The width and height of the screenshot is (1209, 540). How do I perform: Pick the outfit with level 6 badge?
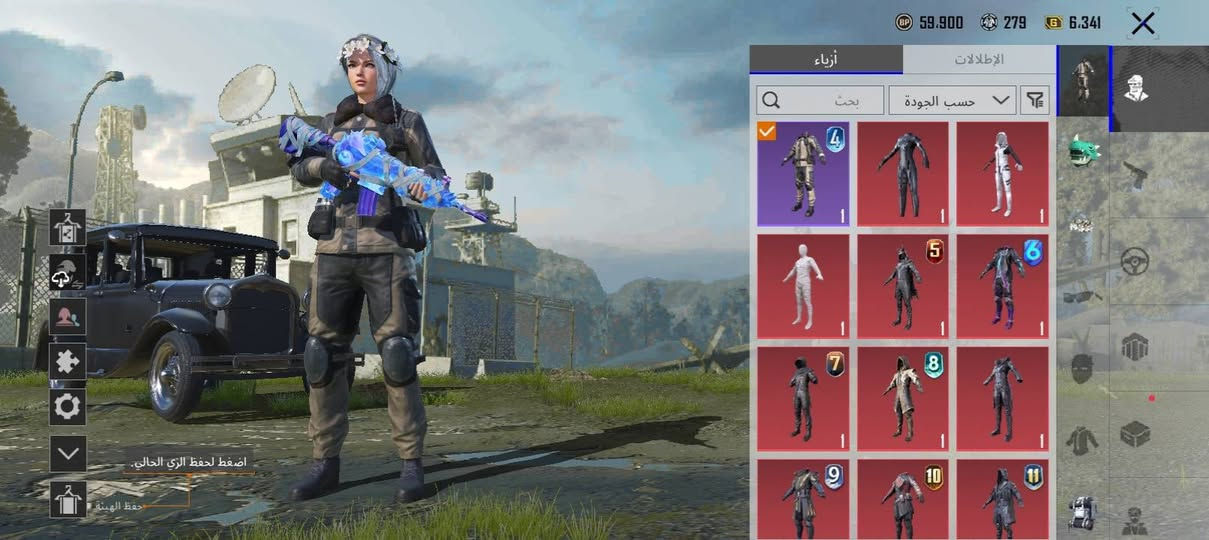click(1002, 286)
